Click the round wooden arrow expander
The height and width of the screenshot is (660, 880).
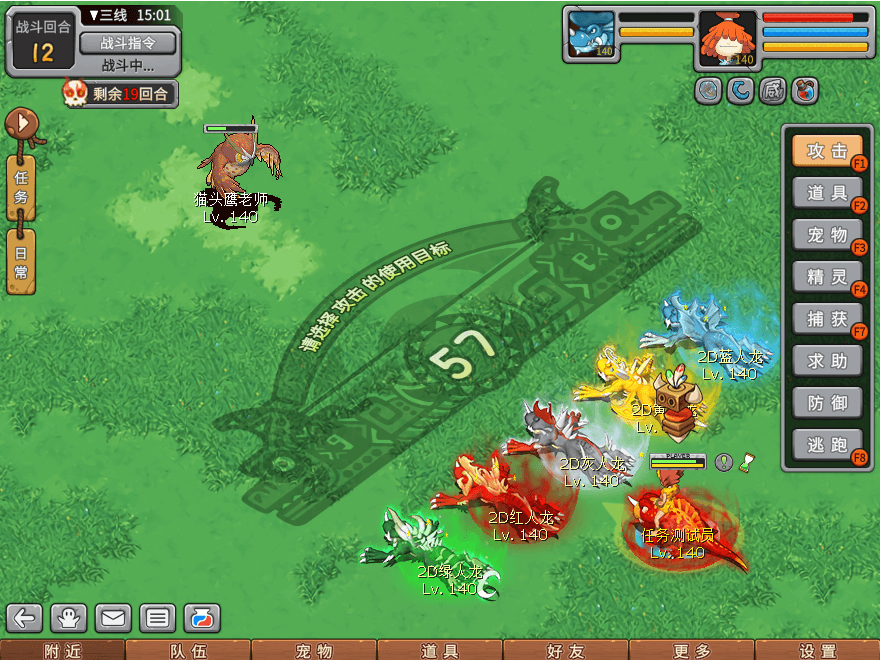pyautogui.click(x=22, y=127)
